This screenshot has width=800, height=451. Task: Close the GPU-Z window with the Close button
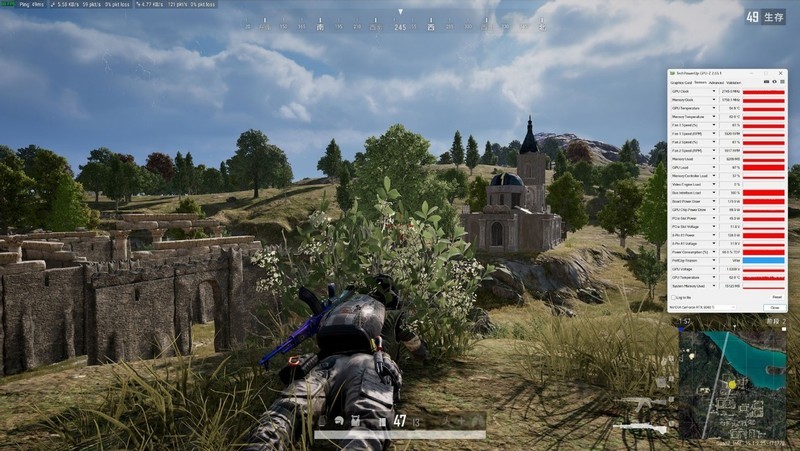pos(774,307)
